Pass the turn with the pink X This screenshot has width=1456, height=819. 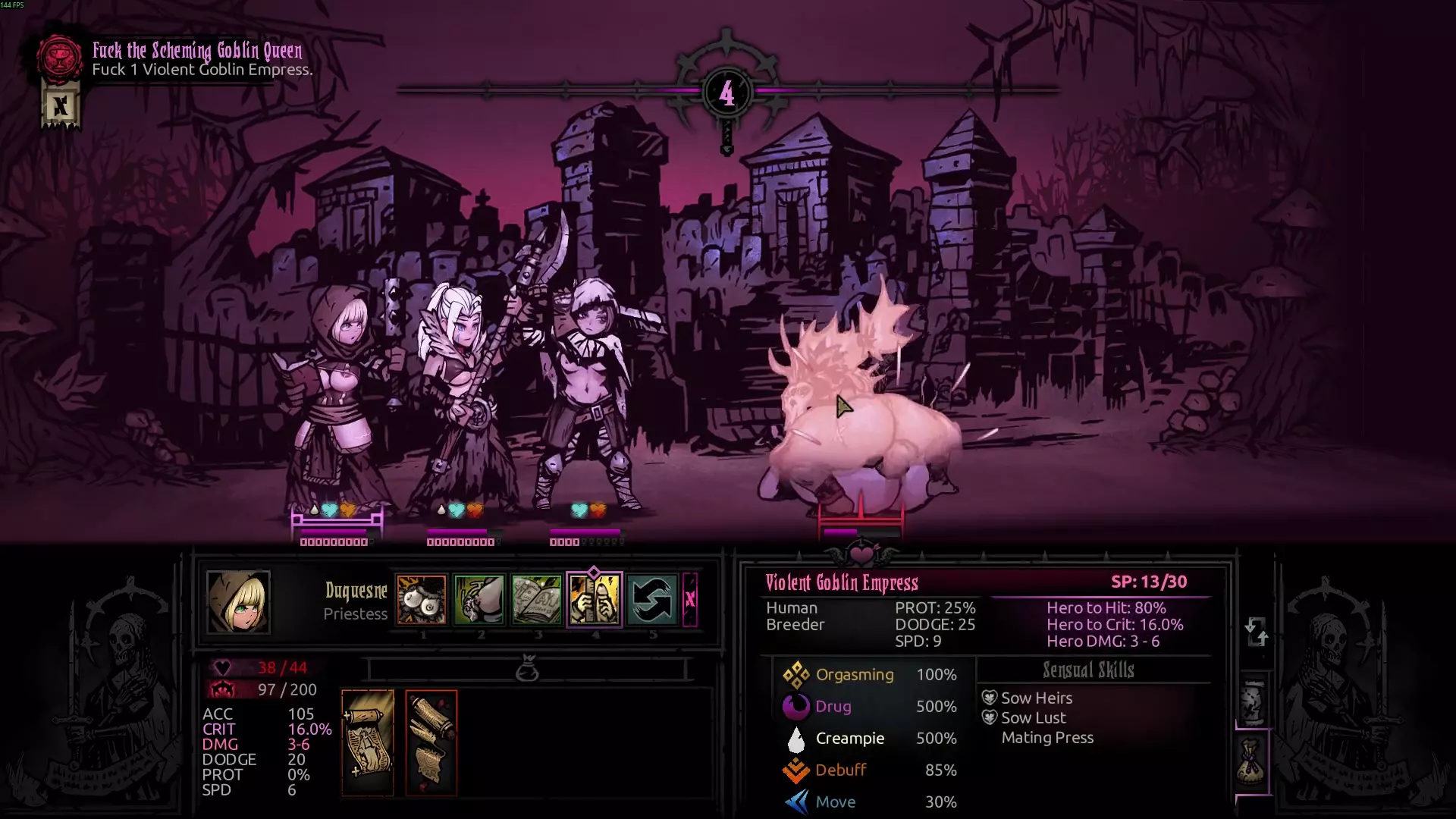pyautogui.click(x=689, y=599)
